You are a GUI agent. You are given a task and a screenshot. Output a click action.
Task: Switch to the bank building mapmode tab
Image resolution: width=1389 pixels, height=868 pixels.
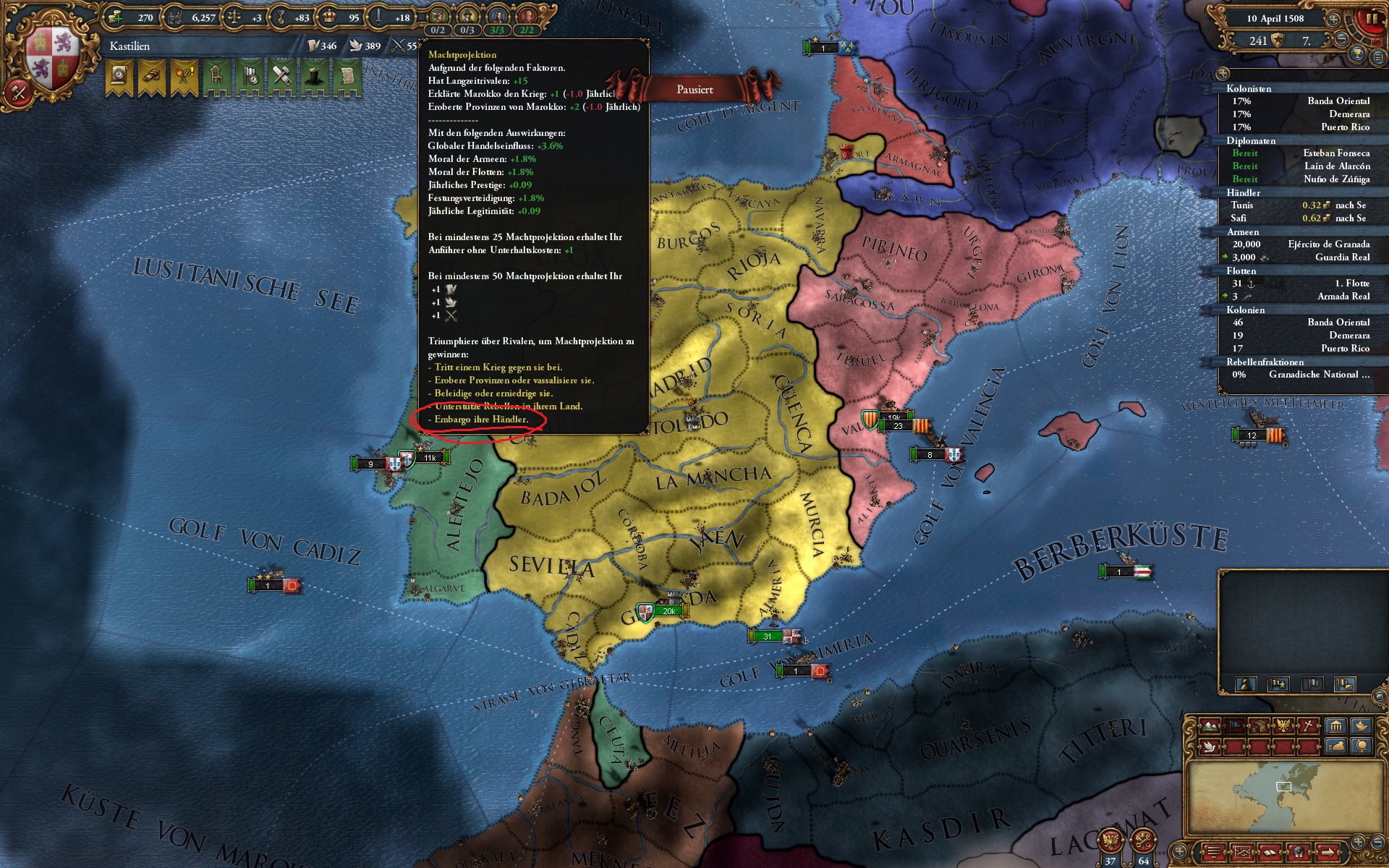(1335, 726)
